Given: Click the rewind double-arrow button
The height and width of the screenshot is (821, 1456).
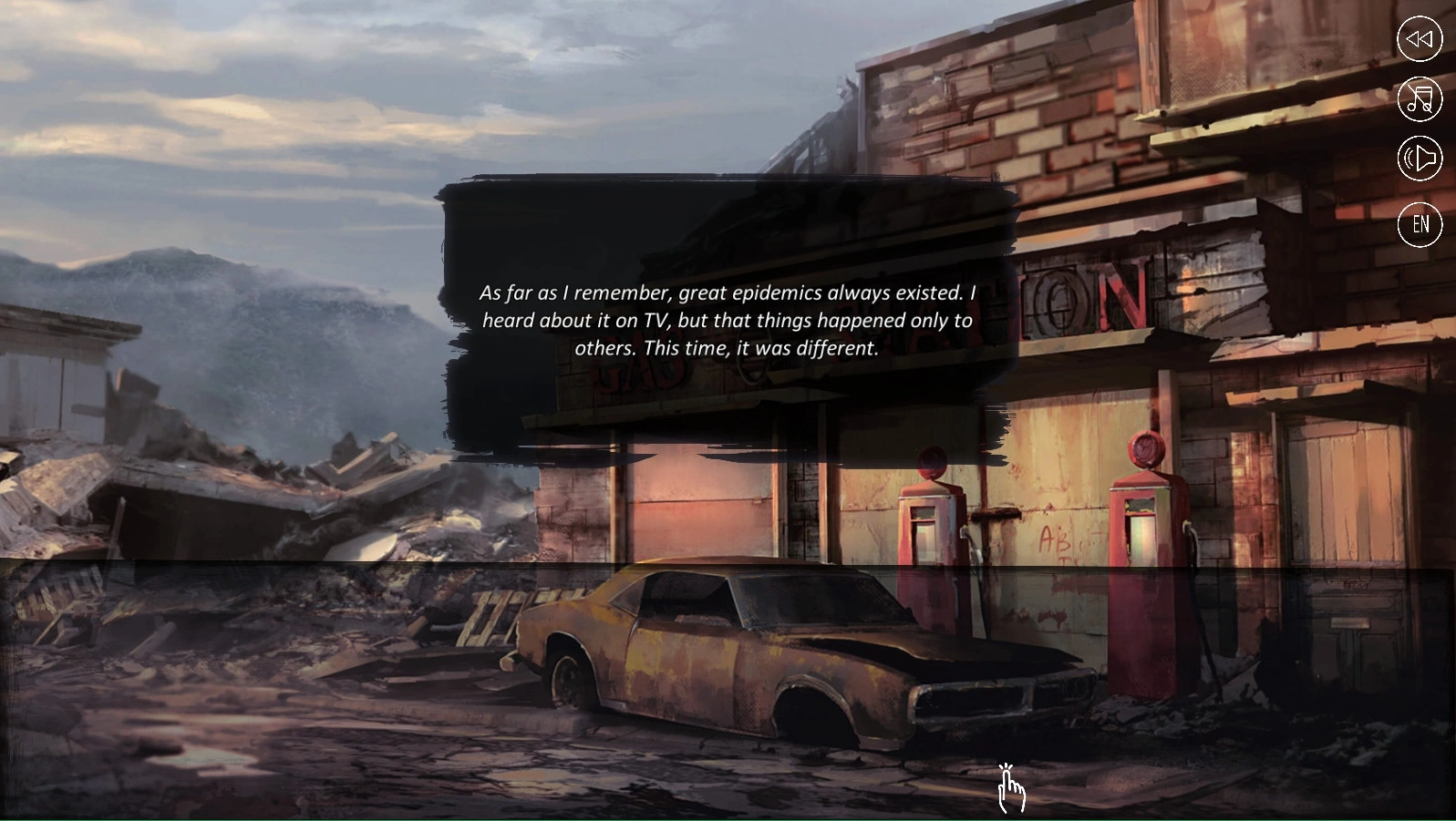Looking at the screenshot, I should point(1420,39).
